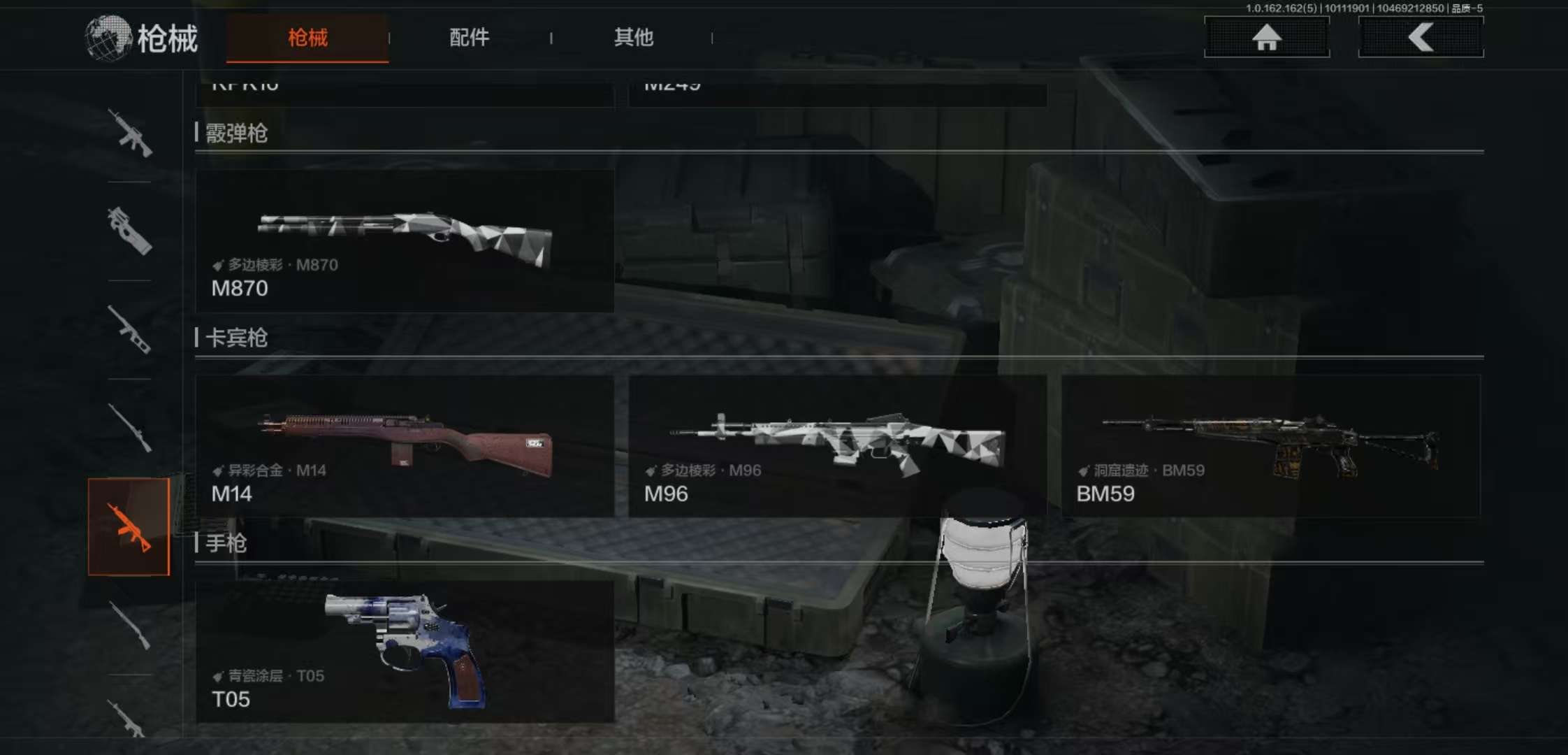Switch to the P90 submachine gun category
1568x755 pixels.
click(130, 231)
